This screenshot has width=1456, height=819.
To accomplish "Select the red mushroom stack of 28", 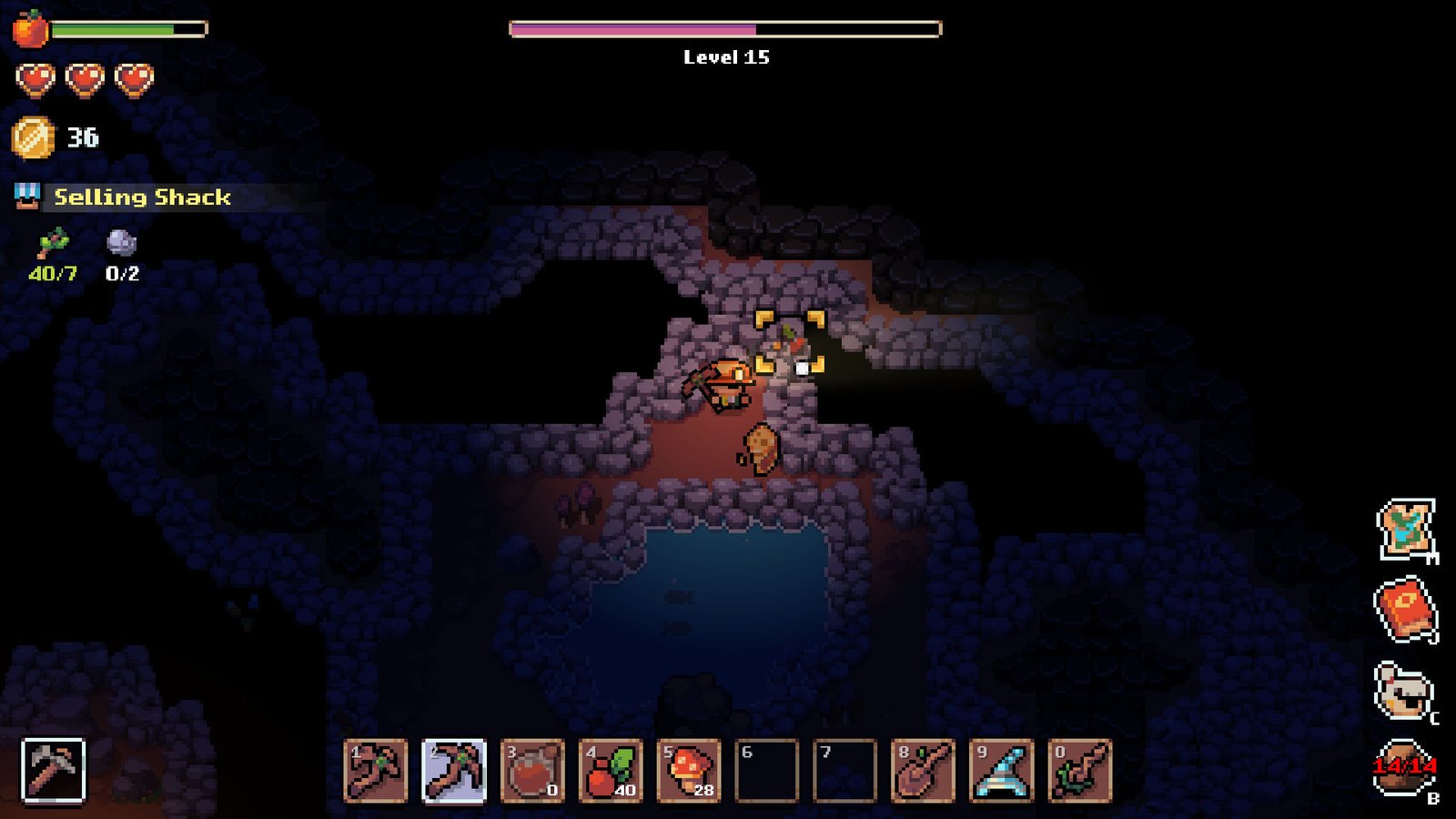I will [x=689, y=771].
